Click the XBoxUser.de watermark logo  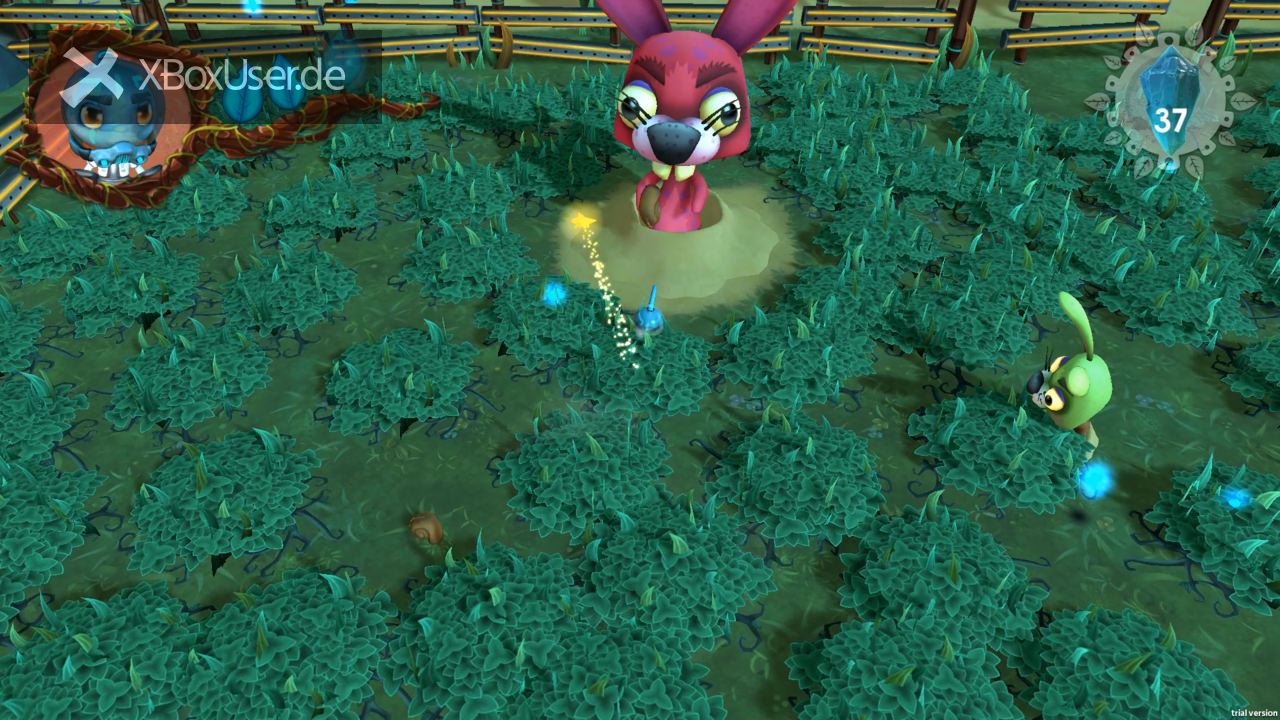pyautogui.click(x=205, y=76)
